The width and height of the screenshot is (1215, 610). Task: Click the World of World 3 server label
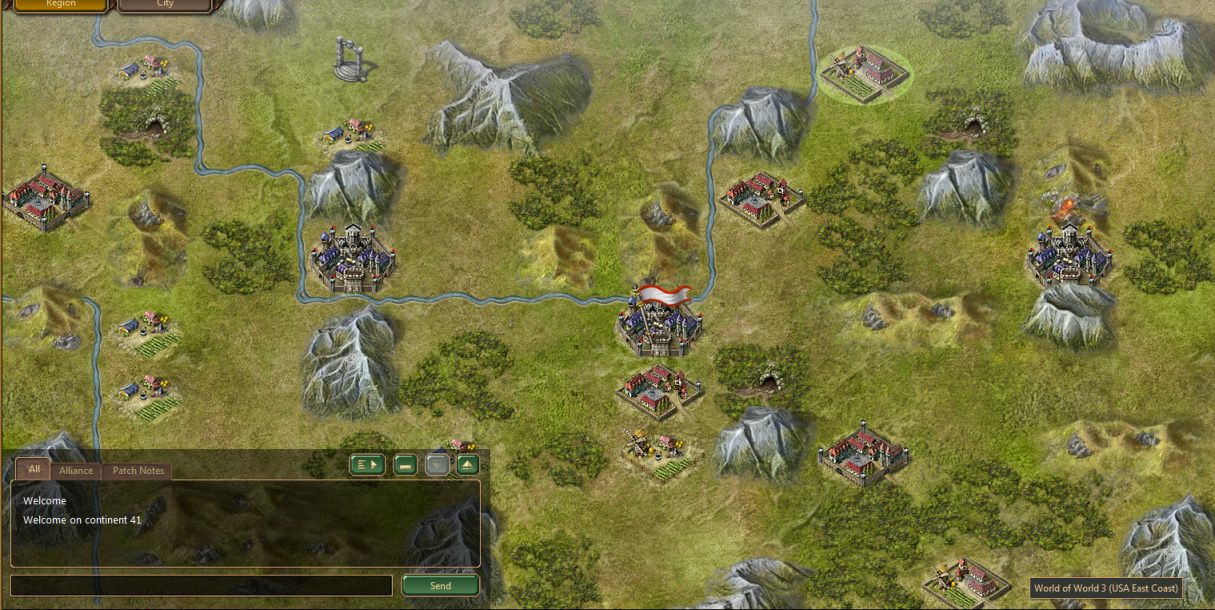pos(1107,588)
